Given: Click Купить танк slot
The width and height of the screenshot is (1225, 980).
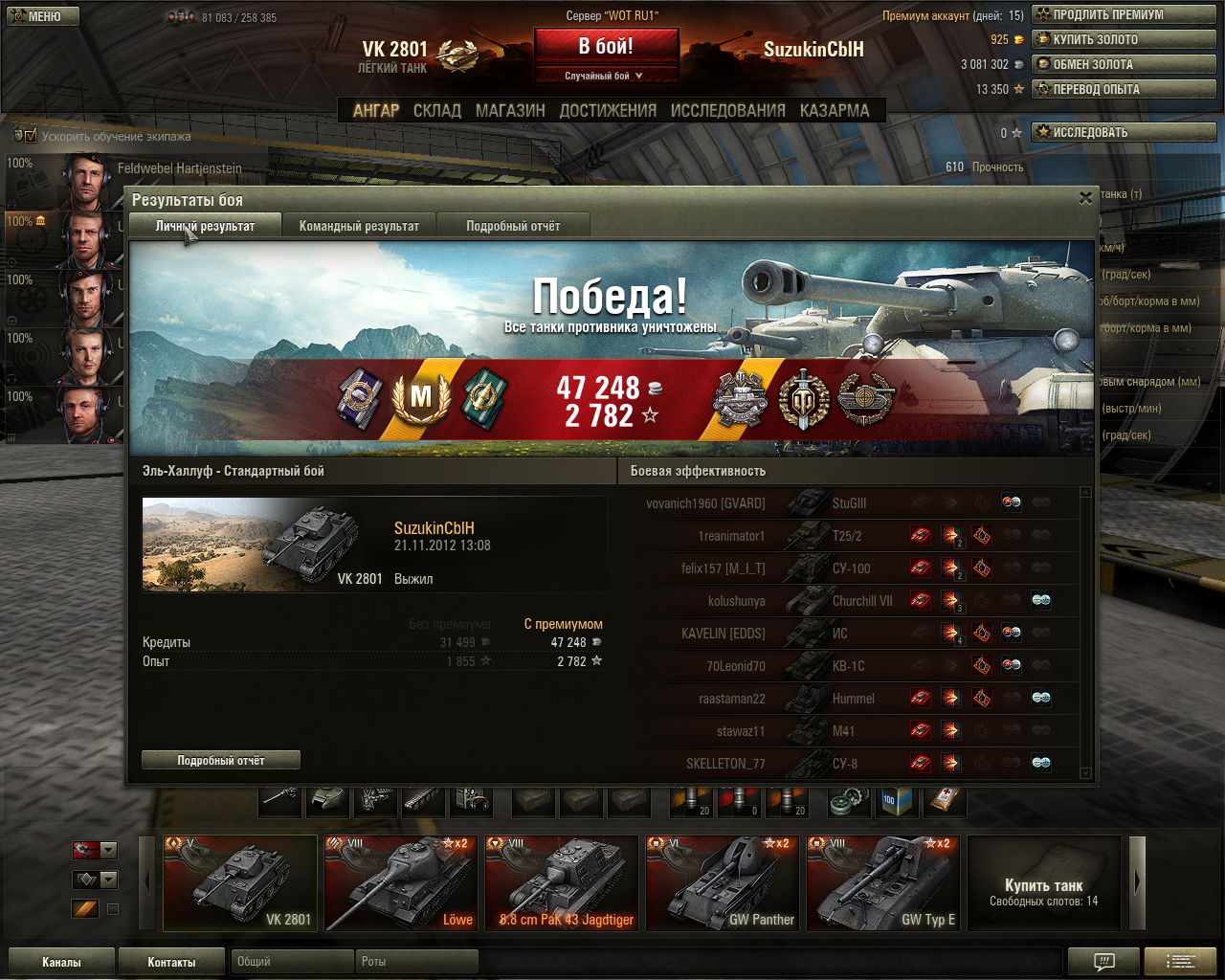Looking at the screenshot, I should coord(1043,882).
